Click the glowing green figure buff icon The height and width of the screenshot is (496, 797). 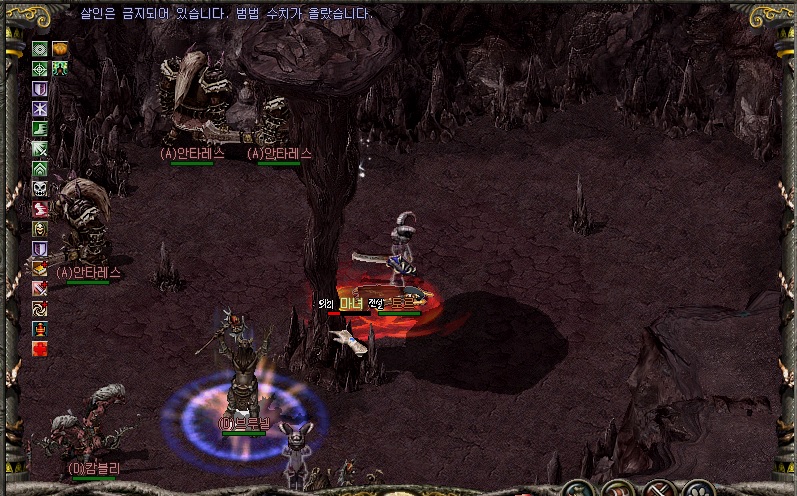(60, 68)
